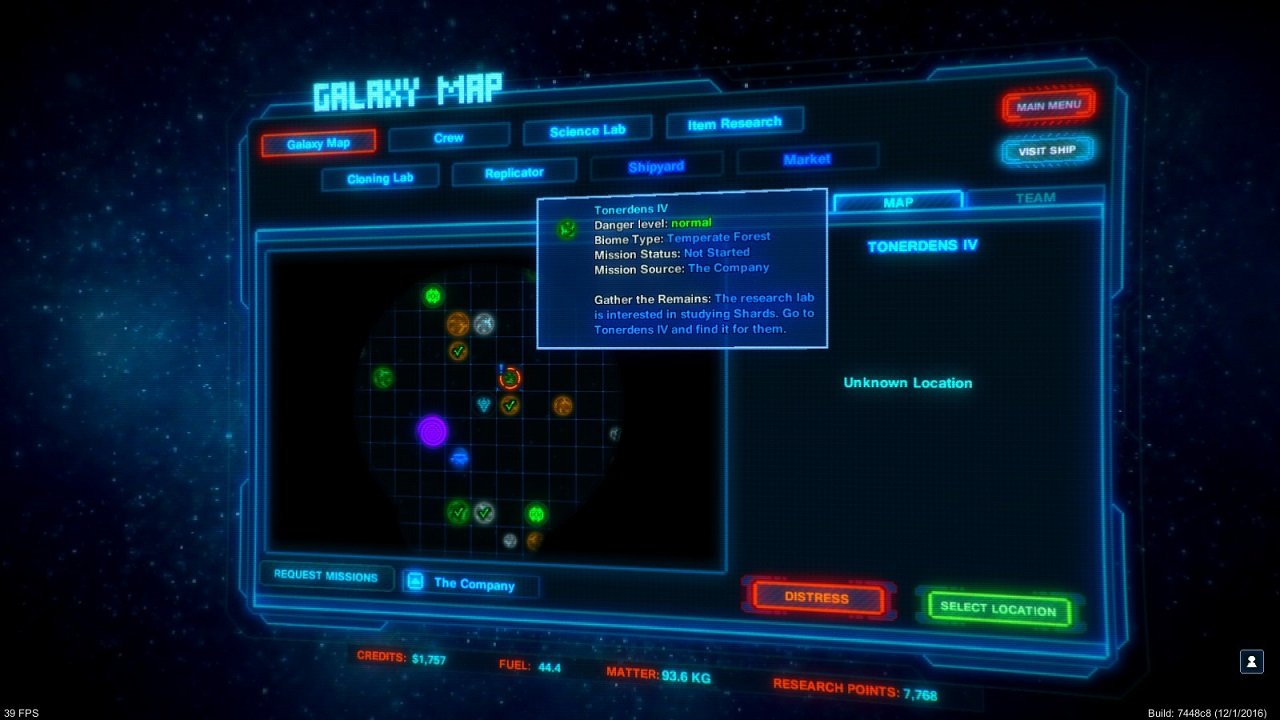Select the purple wormhole on the galaxy map
The width and height of the screenshot is (1280, 720).
(x=431, y=433)
